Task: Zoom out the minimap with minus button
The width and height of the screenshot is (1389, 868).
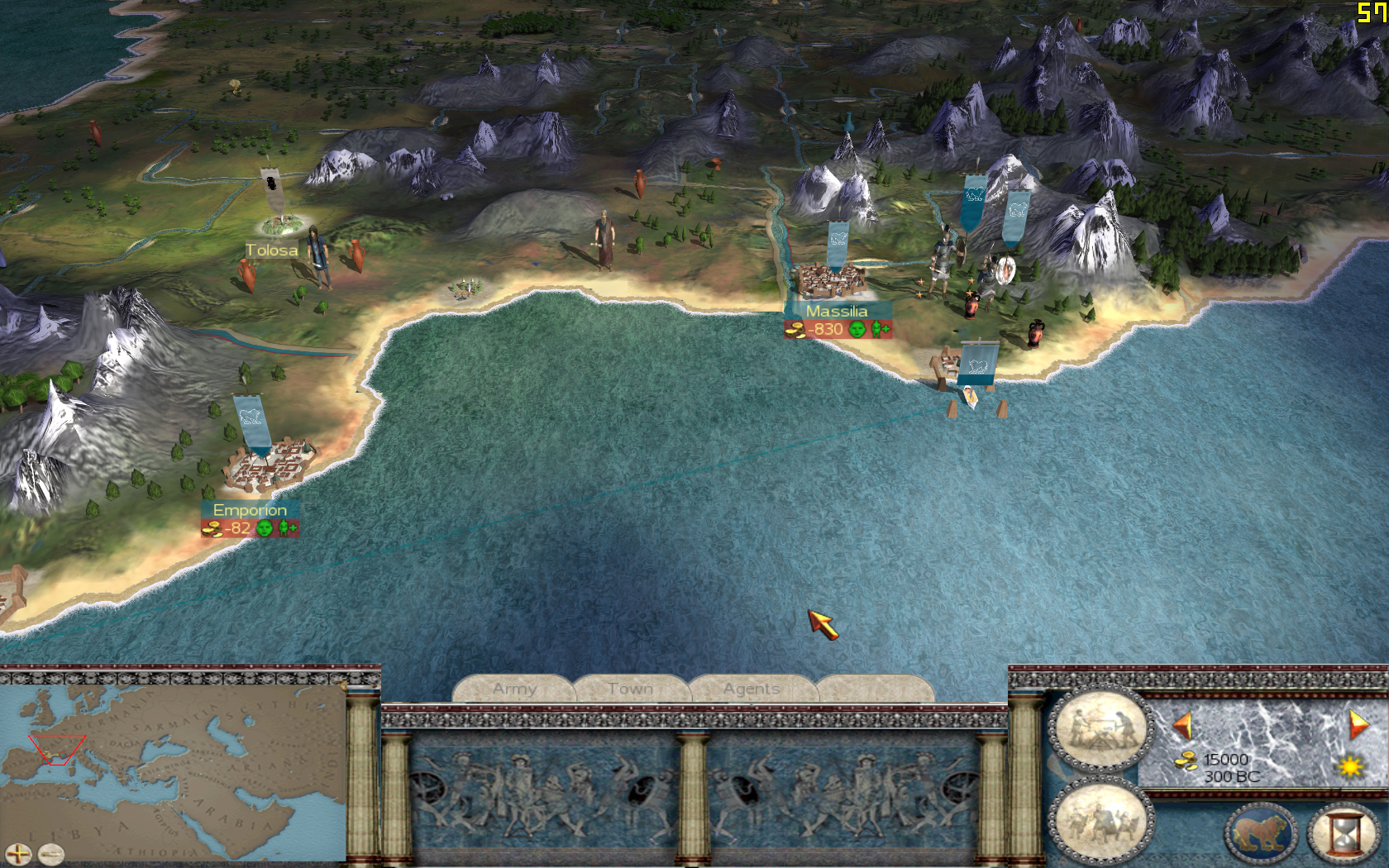Action: (51, 854)
